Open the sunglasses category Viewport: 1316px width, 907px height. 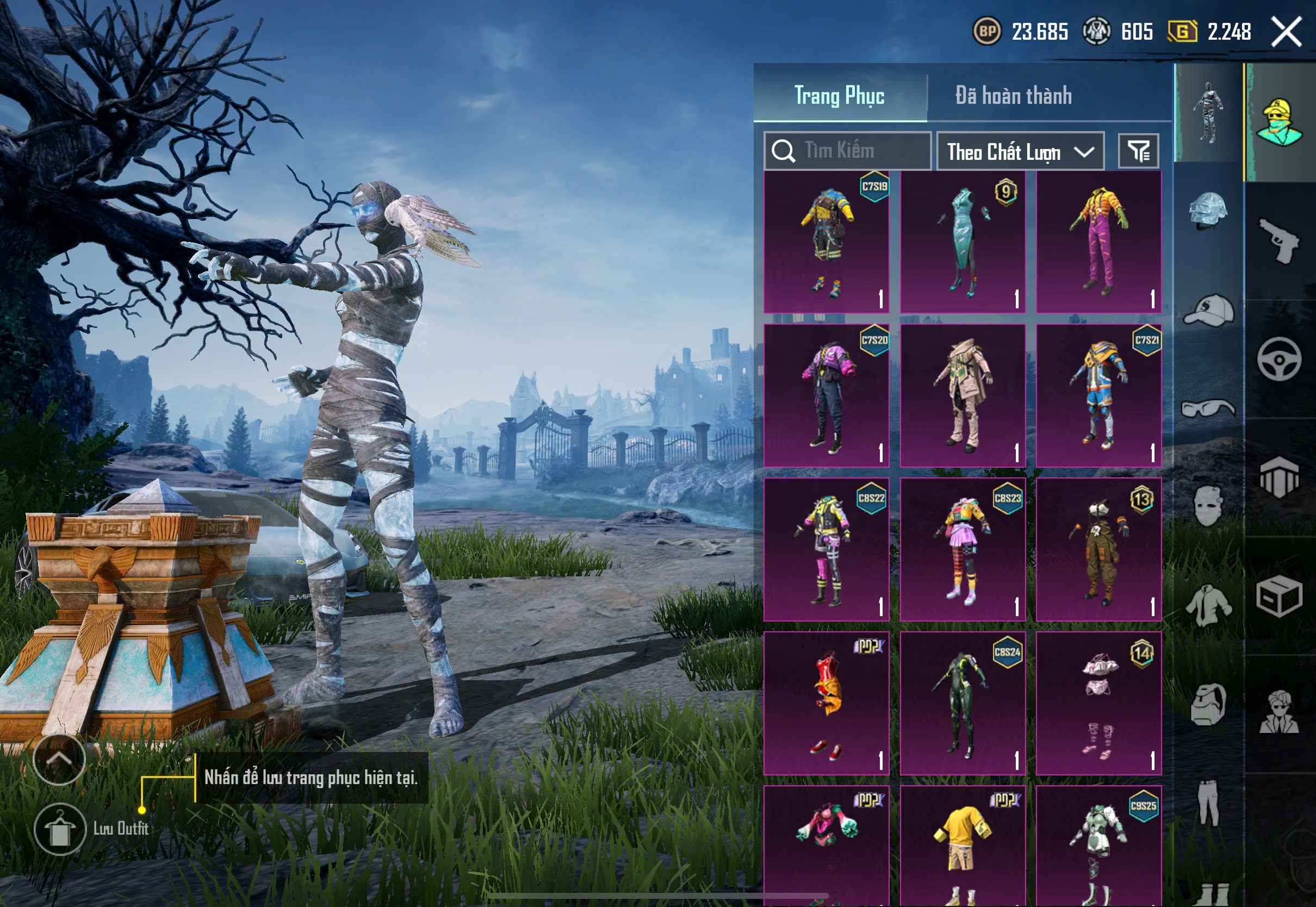(x=1208, y=408)
